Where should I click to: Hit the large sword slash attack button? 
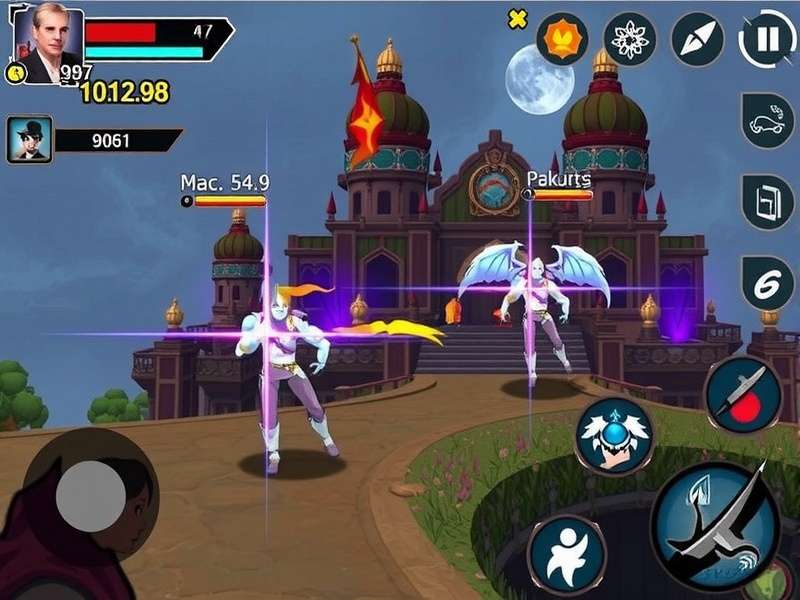pos(714,528)
